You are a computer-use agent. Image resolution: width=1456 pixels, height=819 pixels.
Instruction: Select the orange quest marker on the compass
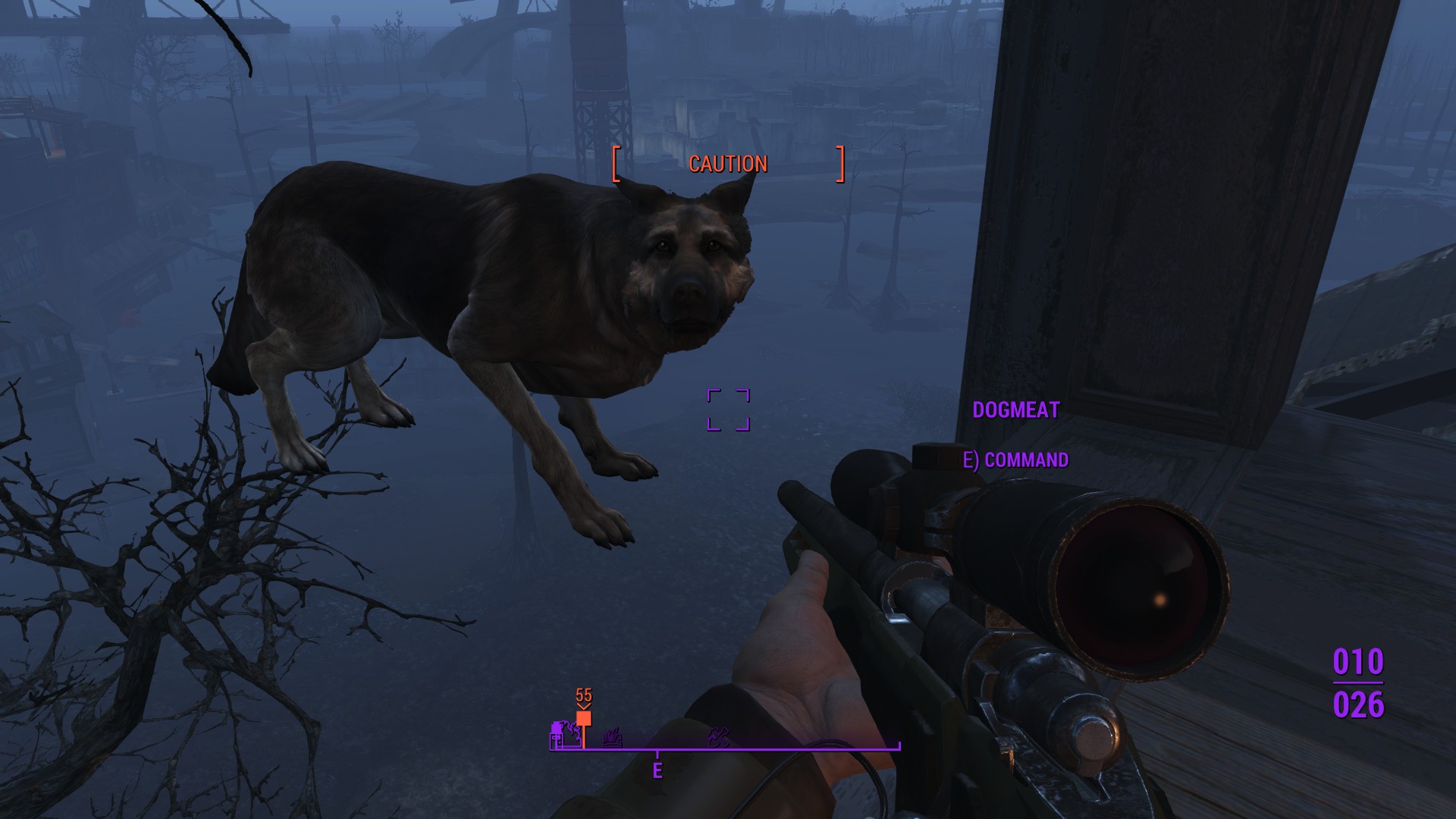point(583,719)
